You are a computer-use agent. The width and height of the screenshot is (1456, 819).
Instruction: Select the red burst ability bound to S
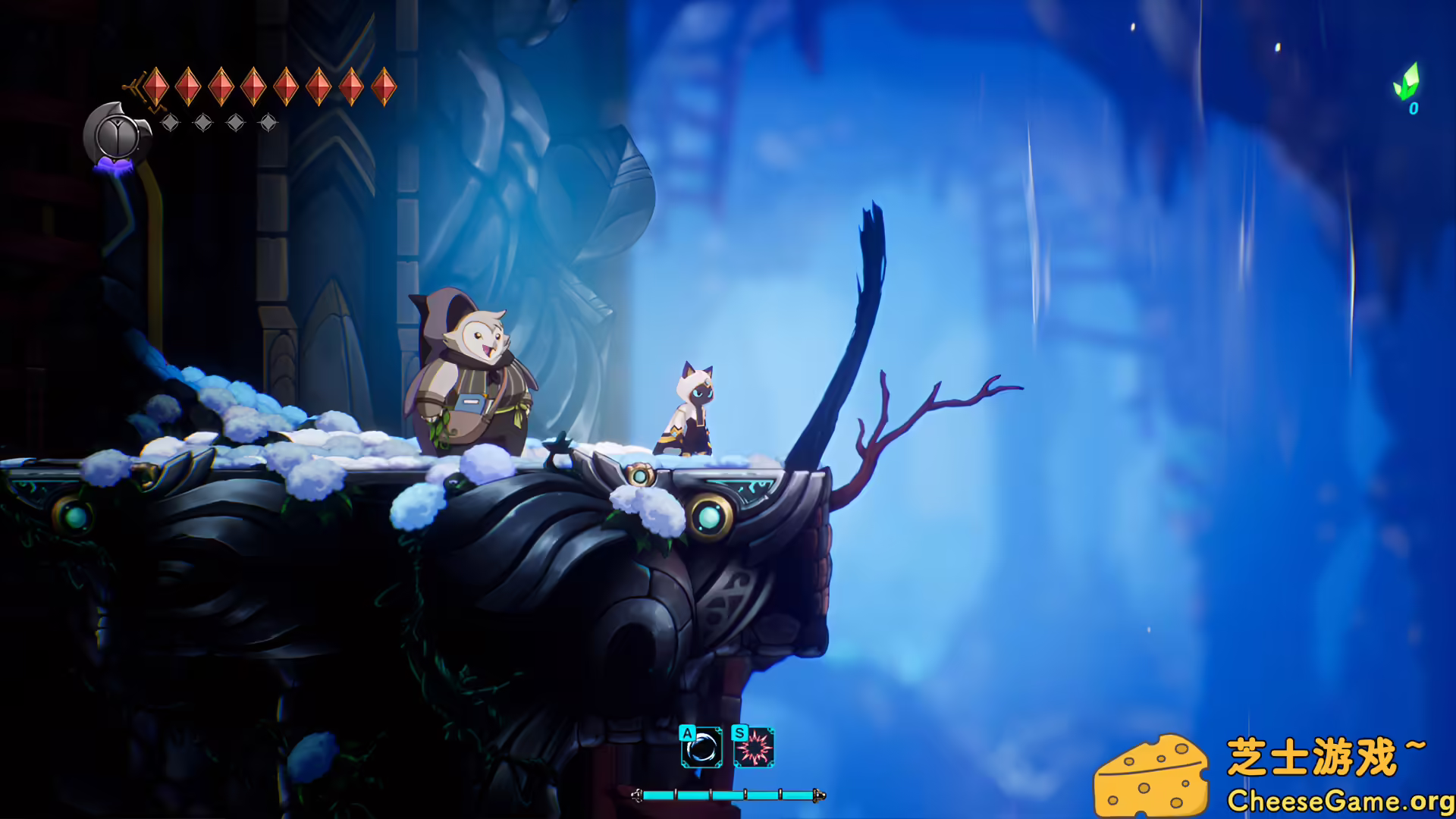(x=755, y=748)
